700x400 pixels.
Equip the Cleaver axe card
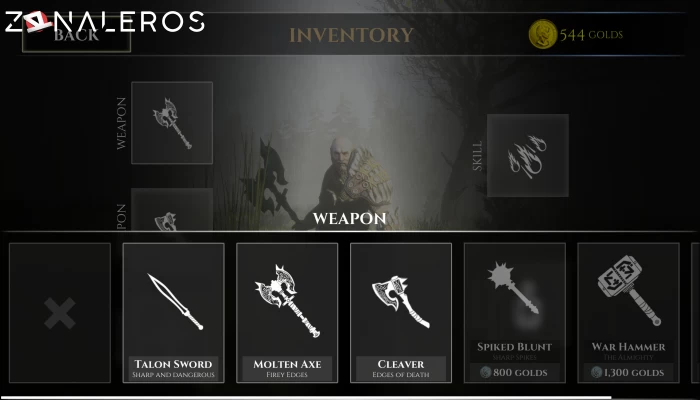[401, 312]
